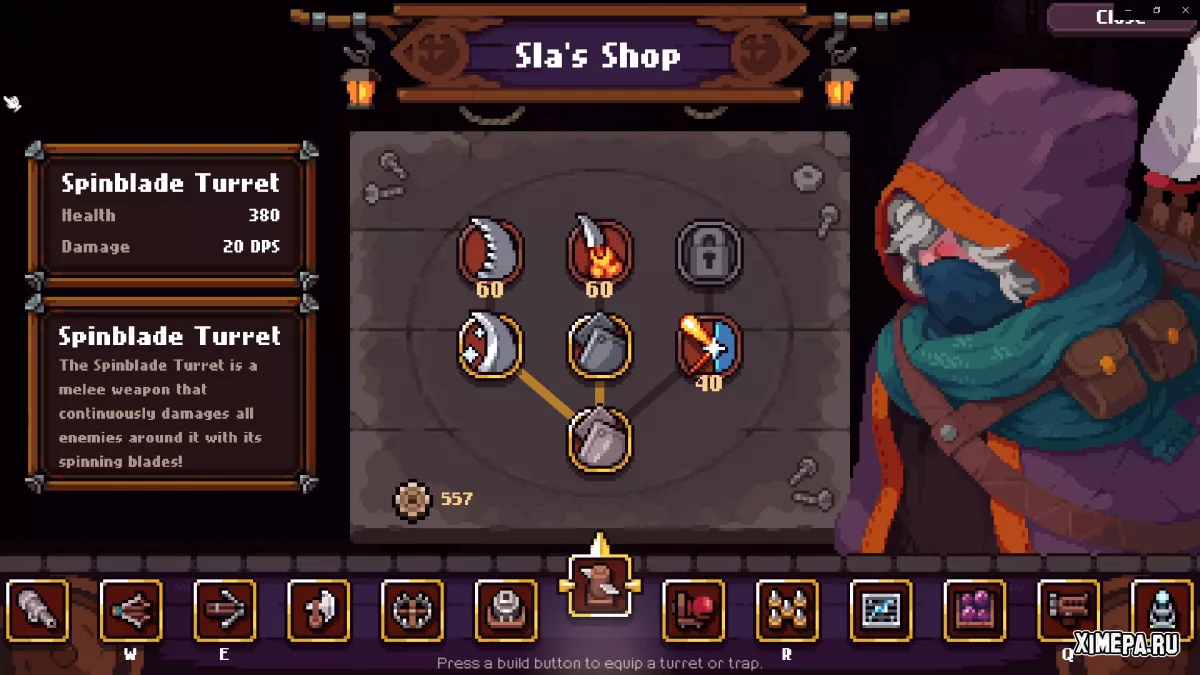
Task: Select the axe turret build slot
Action: click(319, 610)
